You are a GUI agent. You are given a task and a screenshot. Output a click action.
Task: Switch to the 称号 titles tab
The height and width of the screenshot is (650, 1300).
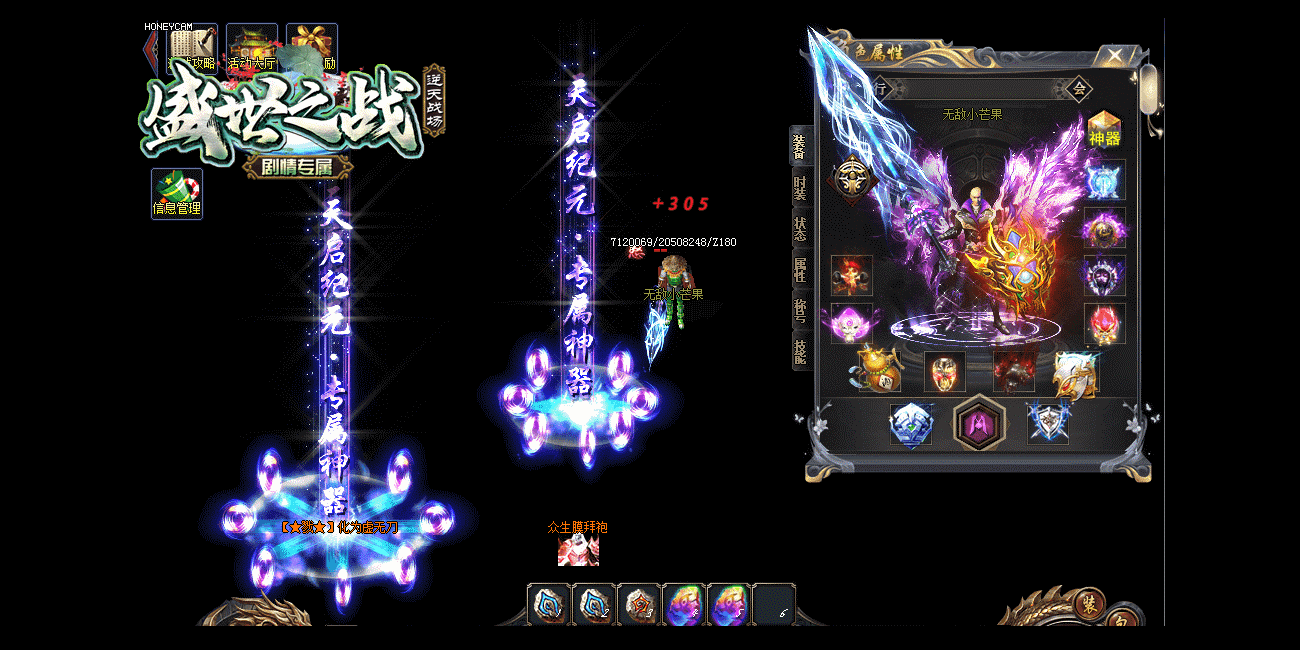coord(800,311)
